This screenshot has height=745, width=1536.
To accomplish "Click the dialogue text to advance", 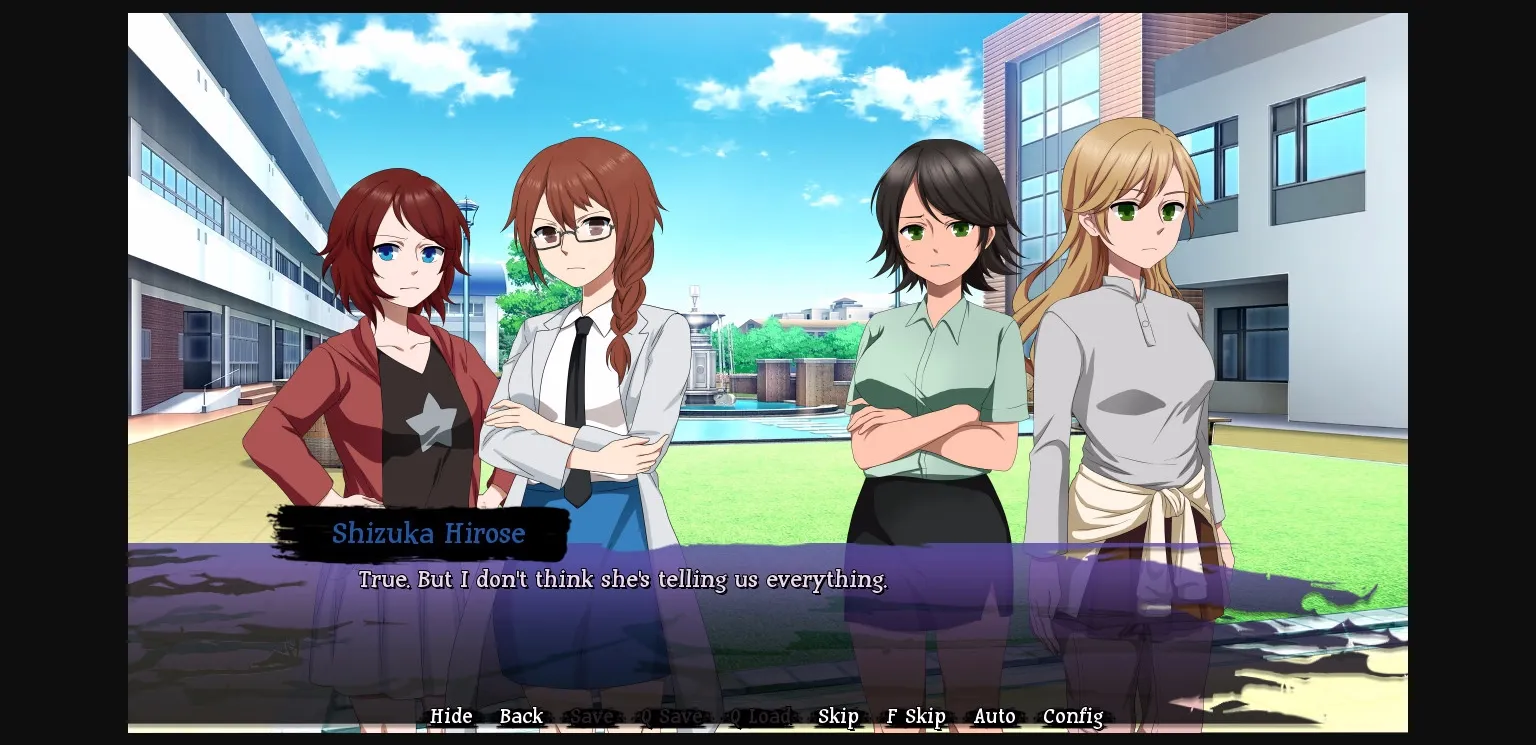I will 622,580.
